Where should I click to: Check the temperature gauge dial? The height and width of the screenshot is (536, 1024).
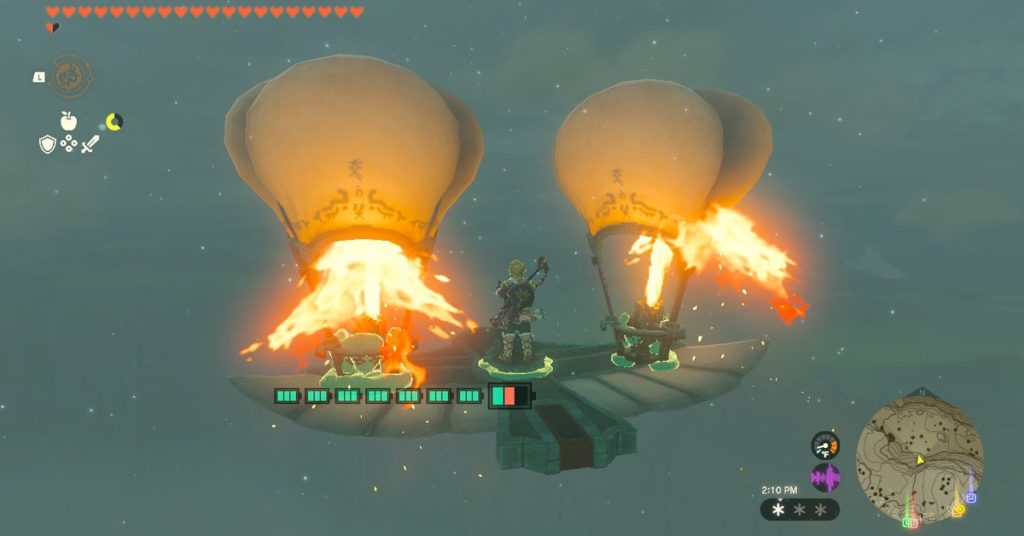825,445
